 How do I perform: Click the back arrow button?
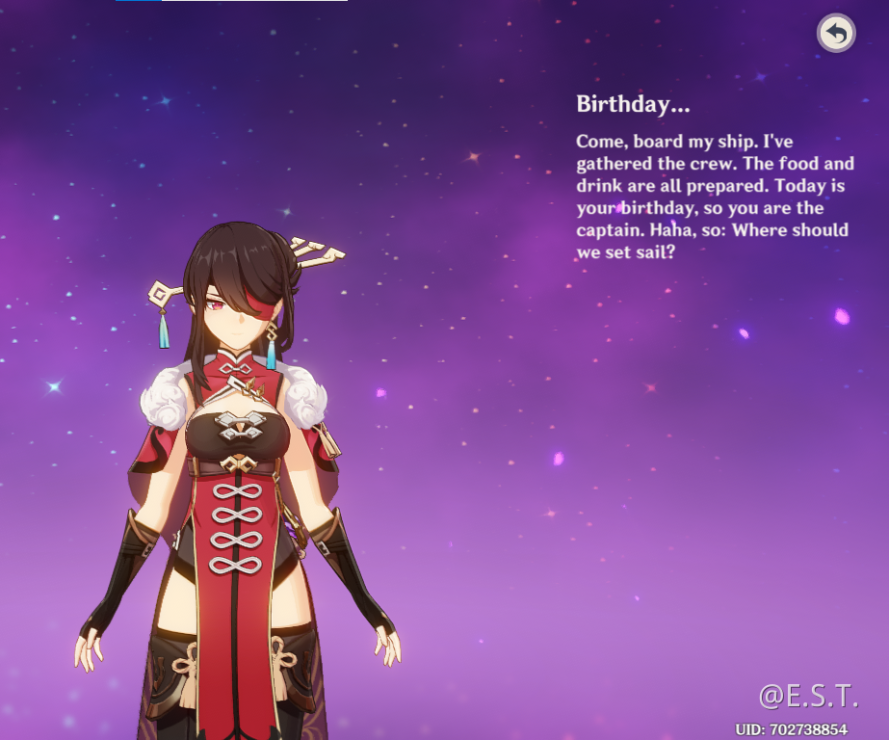tap(836, 34)
